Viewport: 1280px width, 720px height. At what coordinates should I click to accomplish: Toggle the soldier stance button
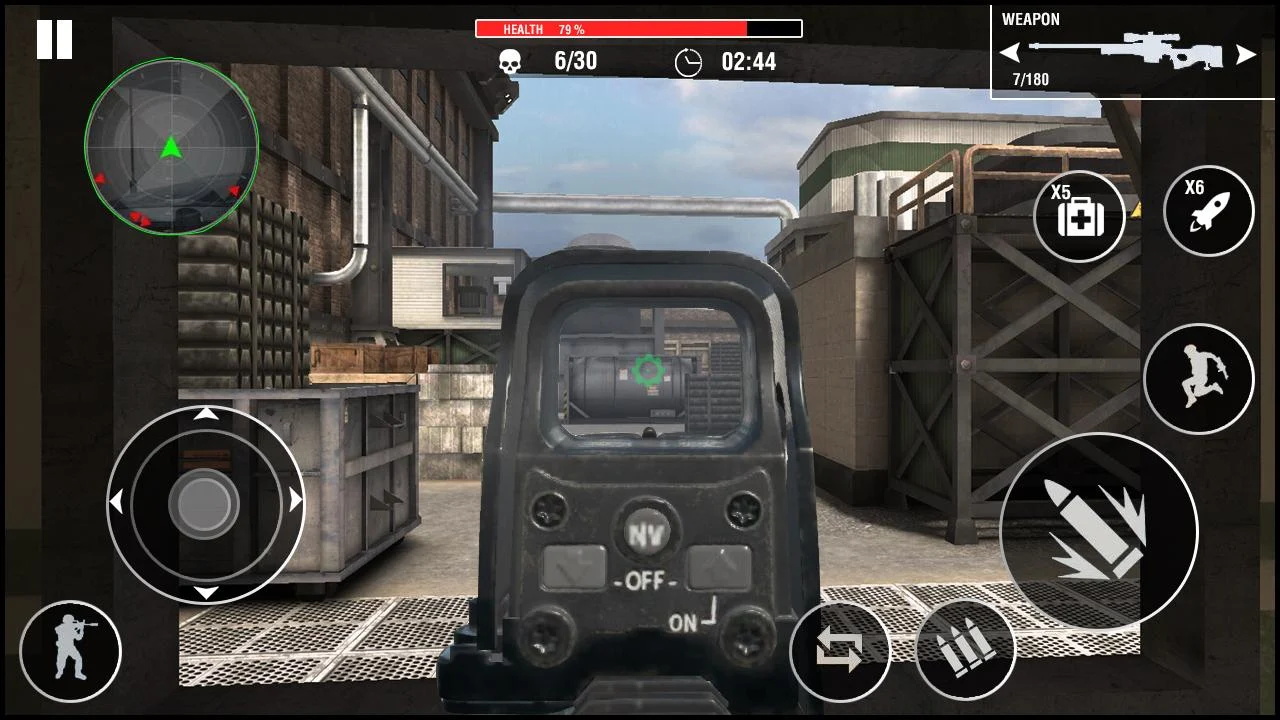pos(70,651)
